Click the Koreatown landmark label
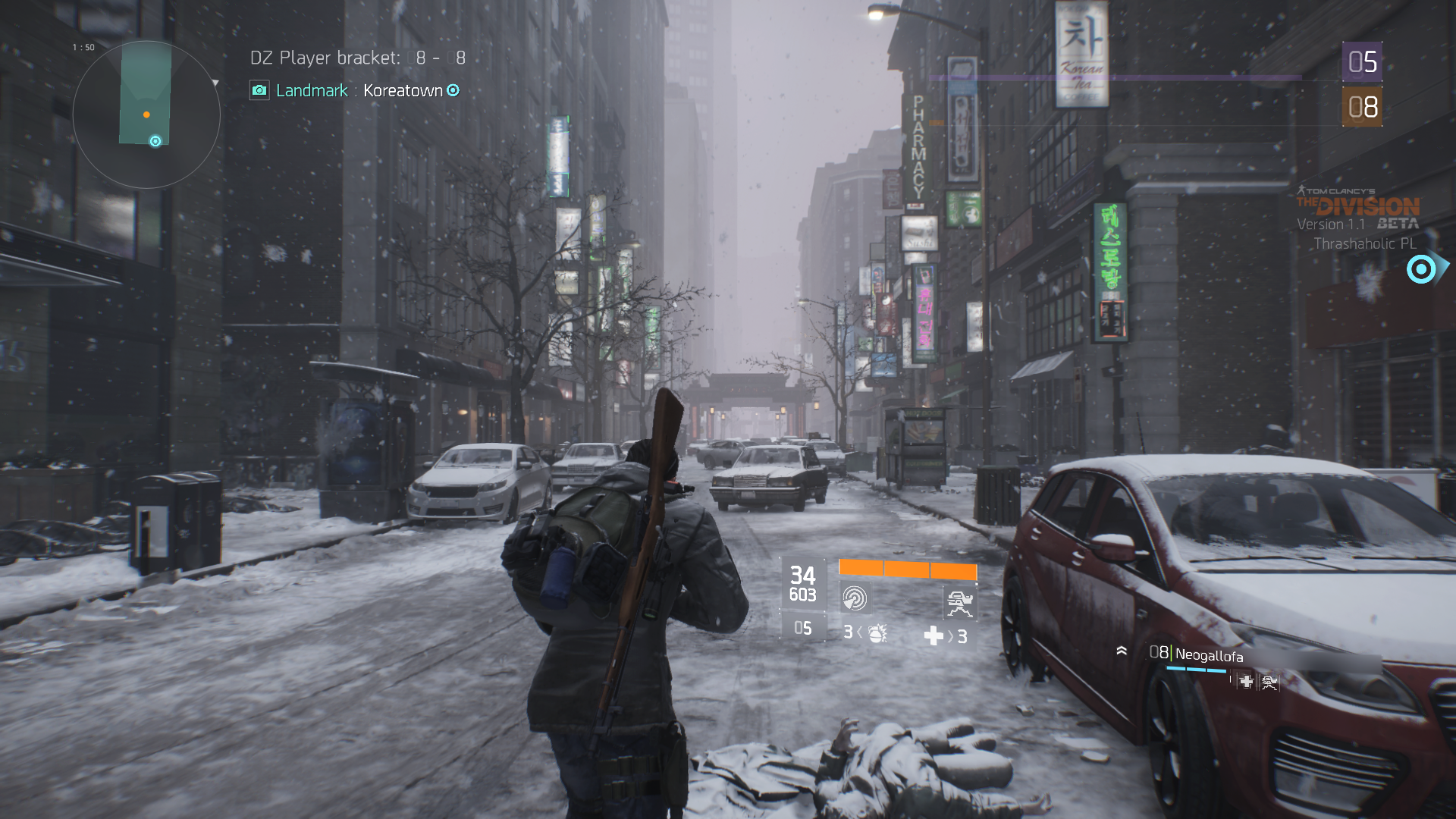The height and width of the screenshot is (819, 1456). click(x=403, y=90)
